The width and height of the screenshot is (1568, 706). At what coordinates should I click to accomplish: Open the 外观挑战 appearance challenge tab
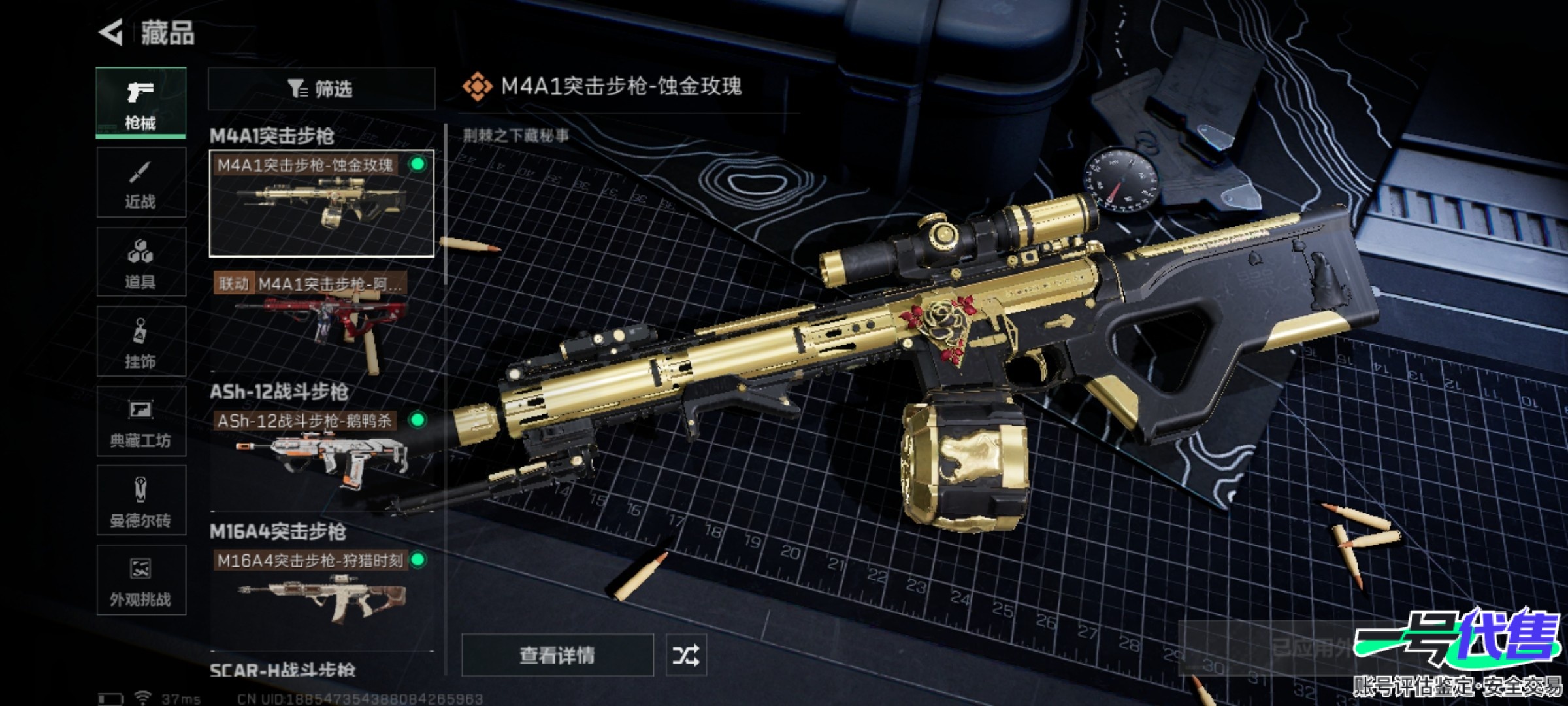pos(140,581)
